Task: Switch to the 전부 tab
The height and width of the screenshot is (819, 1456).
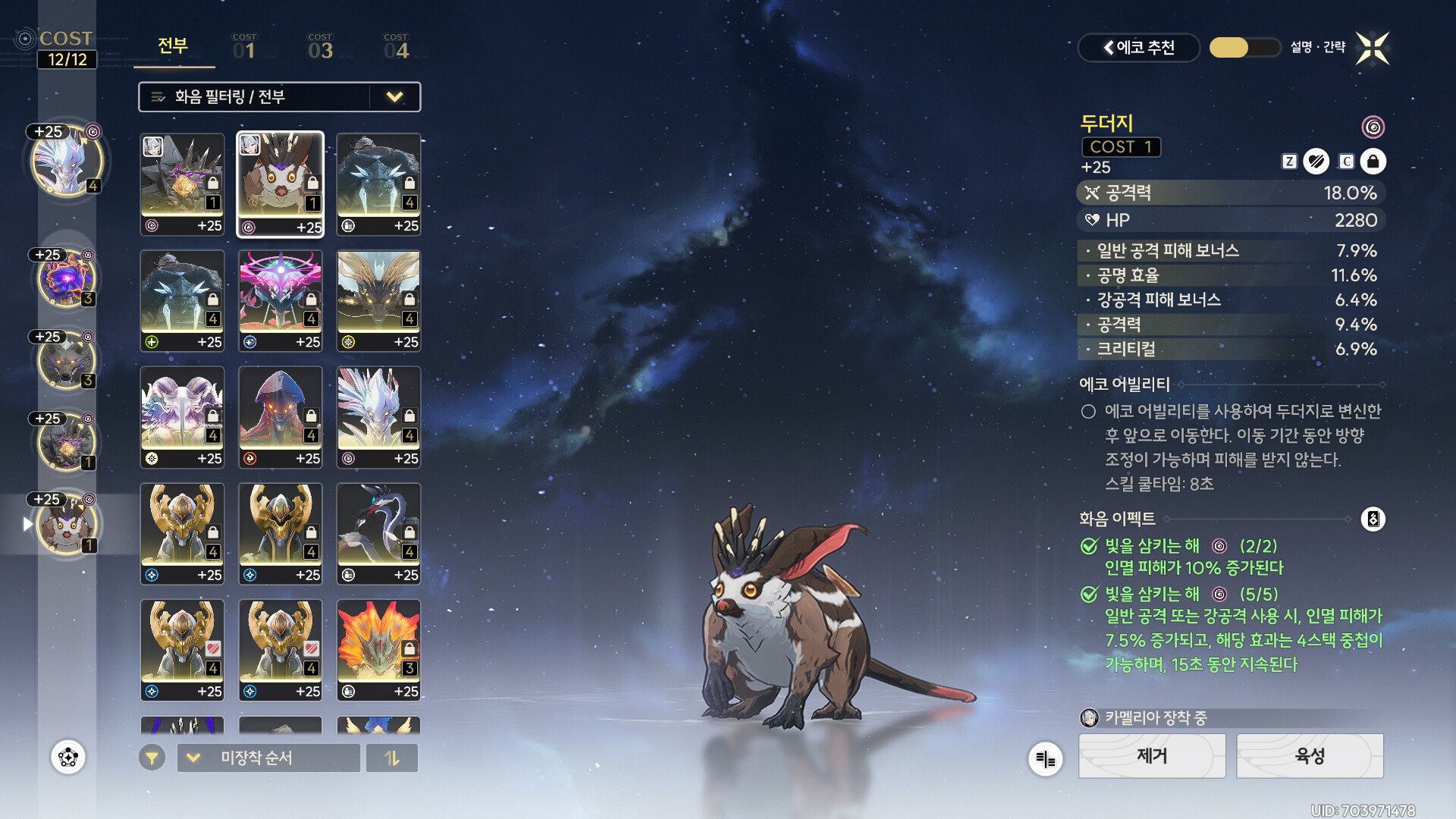Action: (x=173, y=46)
